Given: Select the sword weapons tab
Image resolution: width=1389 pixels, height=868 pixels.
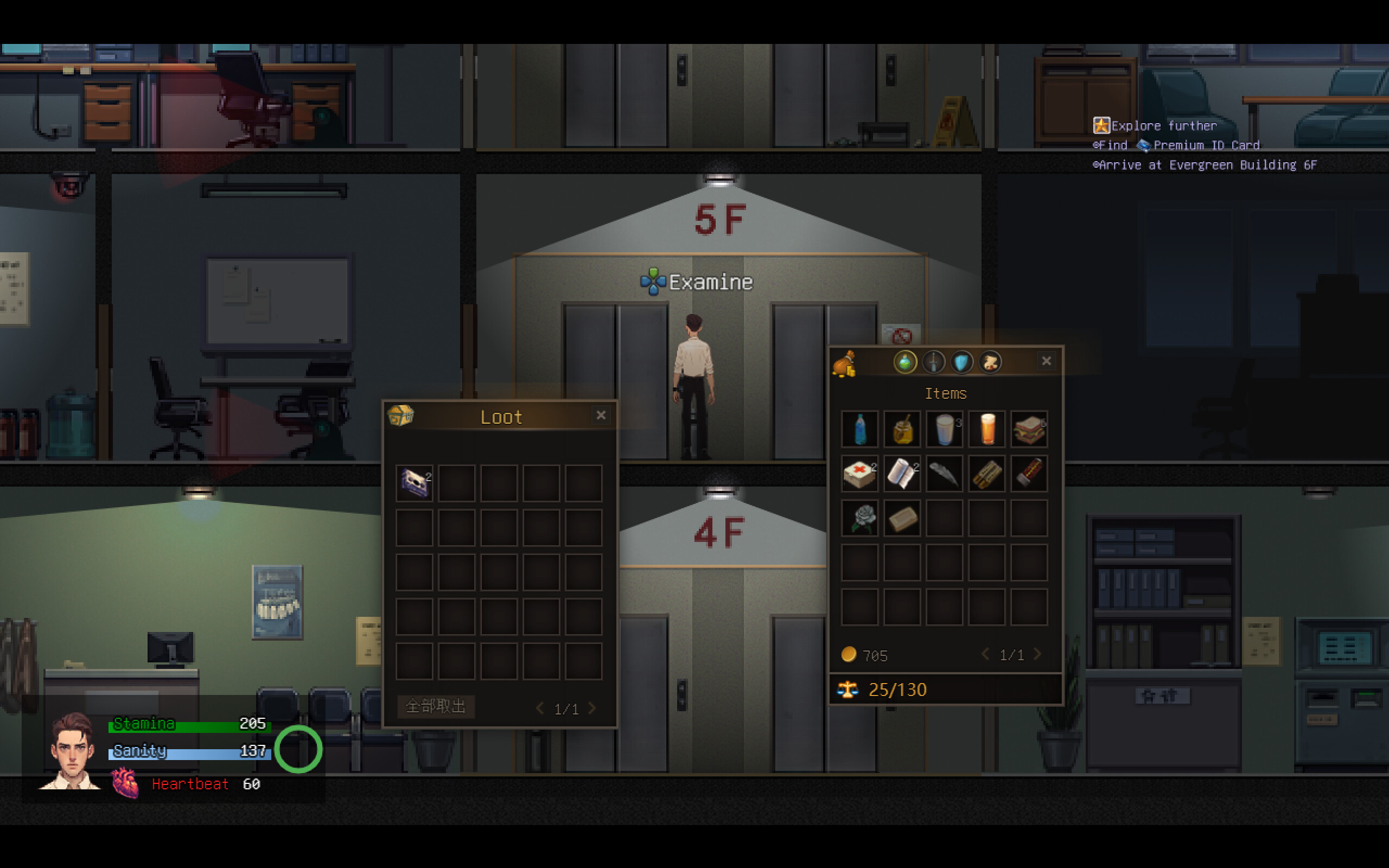Looking at the screenshot, I should point(933,362).
